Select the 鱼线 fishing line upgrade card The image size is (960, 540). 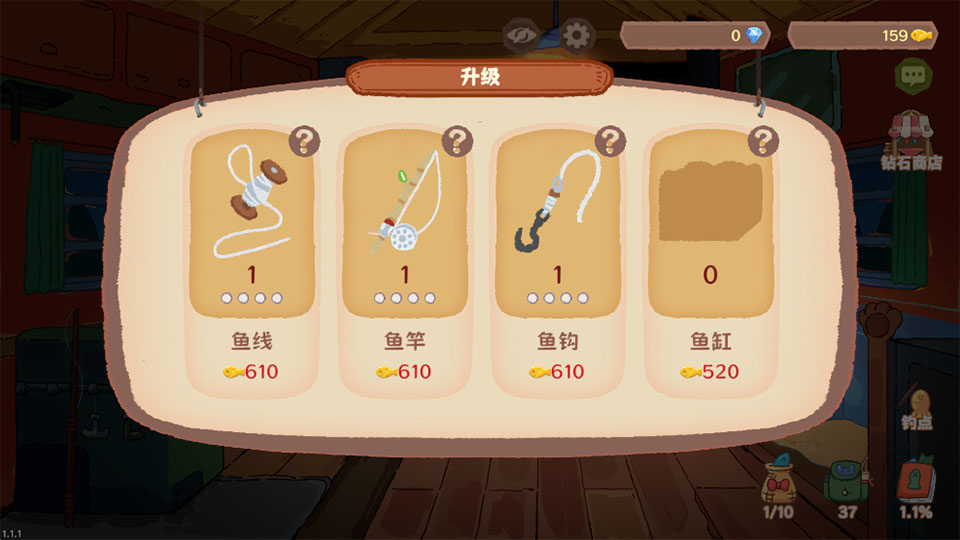pyautogui.click(x=251, y=260)
